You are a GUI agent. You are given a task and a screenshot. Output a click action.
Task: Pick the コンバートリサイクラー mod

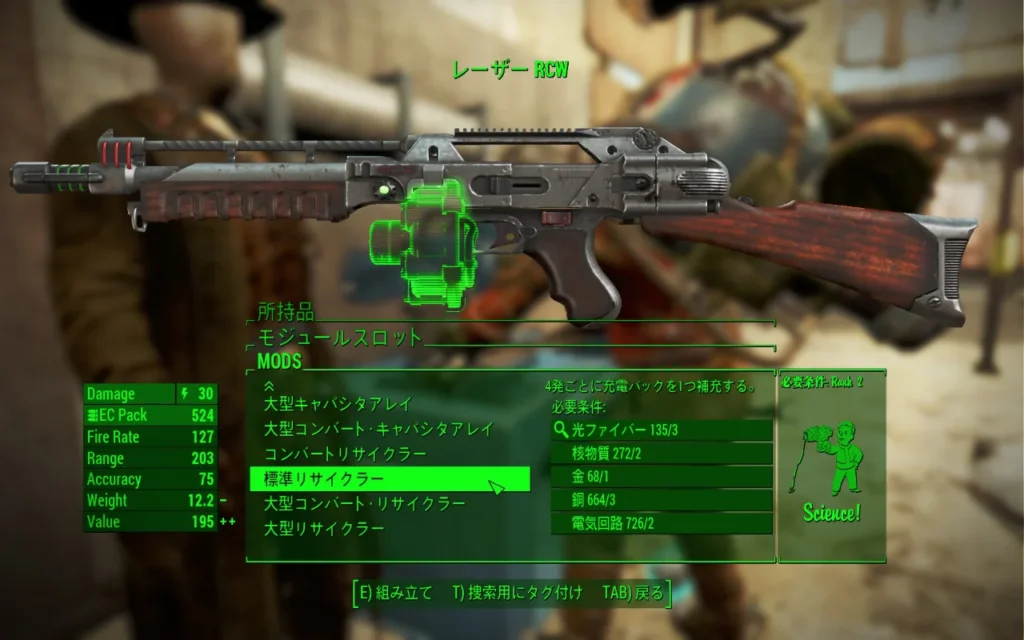[344, 454]
